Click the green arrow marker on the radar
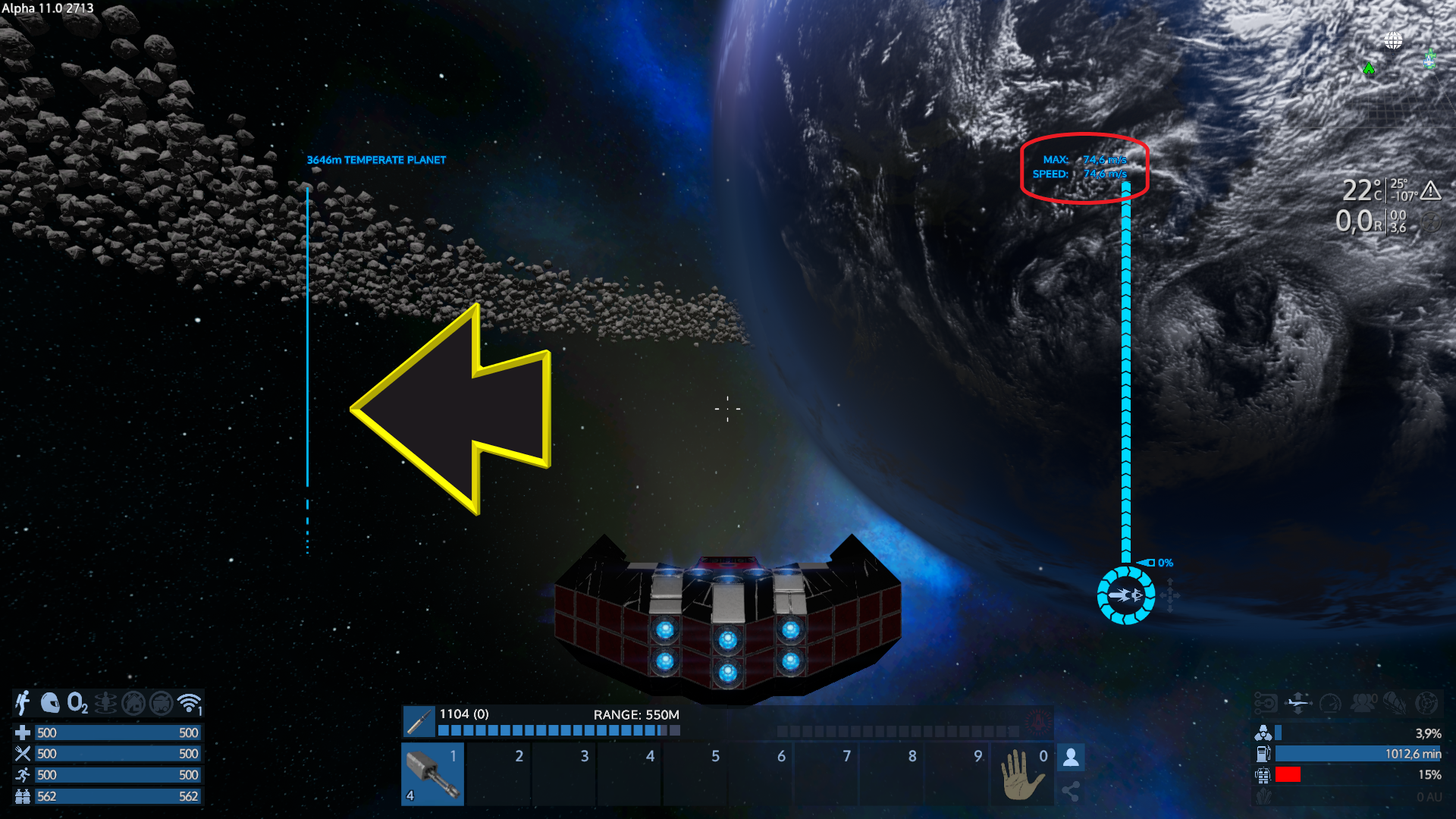 1369,69
